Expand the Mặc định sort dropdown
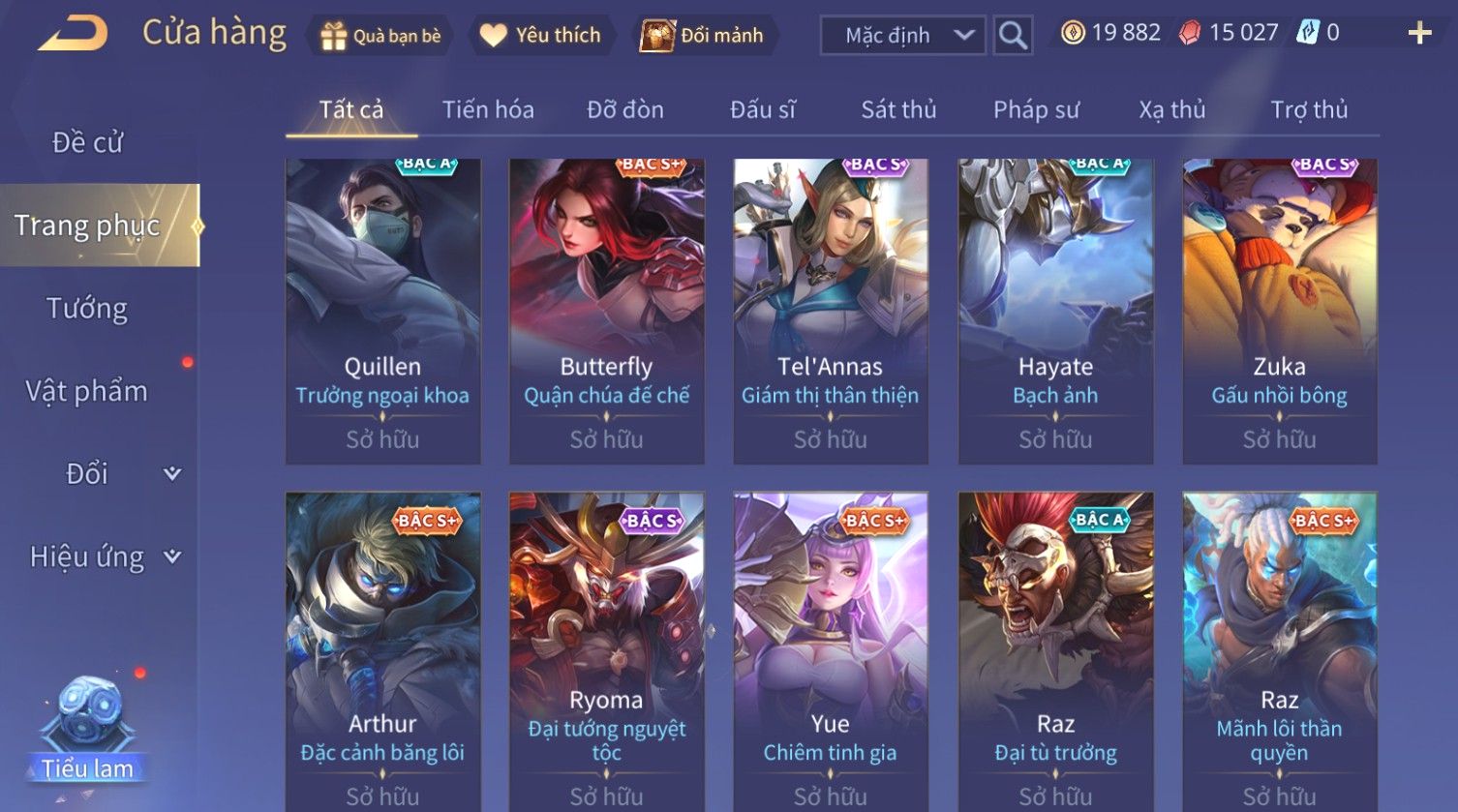 [902, 36]
